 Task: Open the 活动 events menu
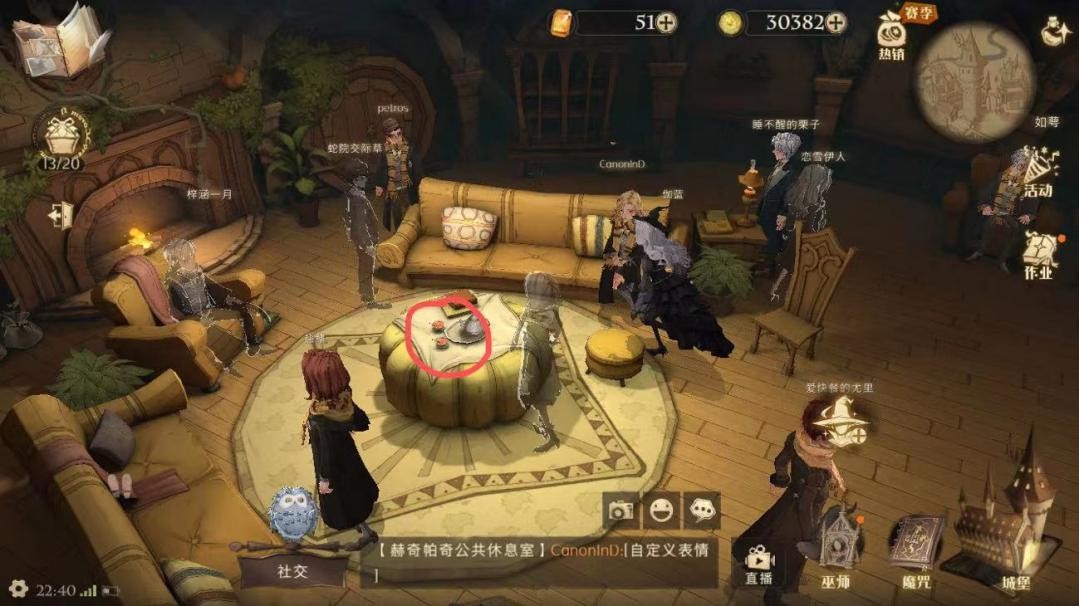point(1037,172)
